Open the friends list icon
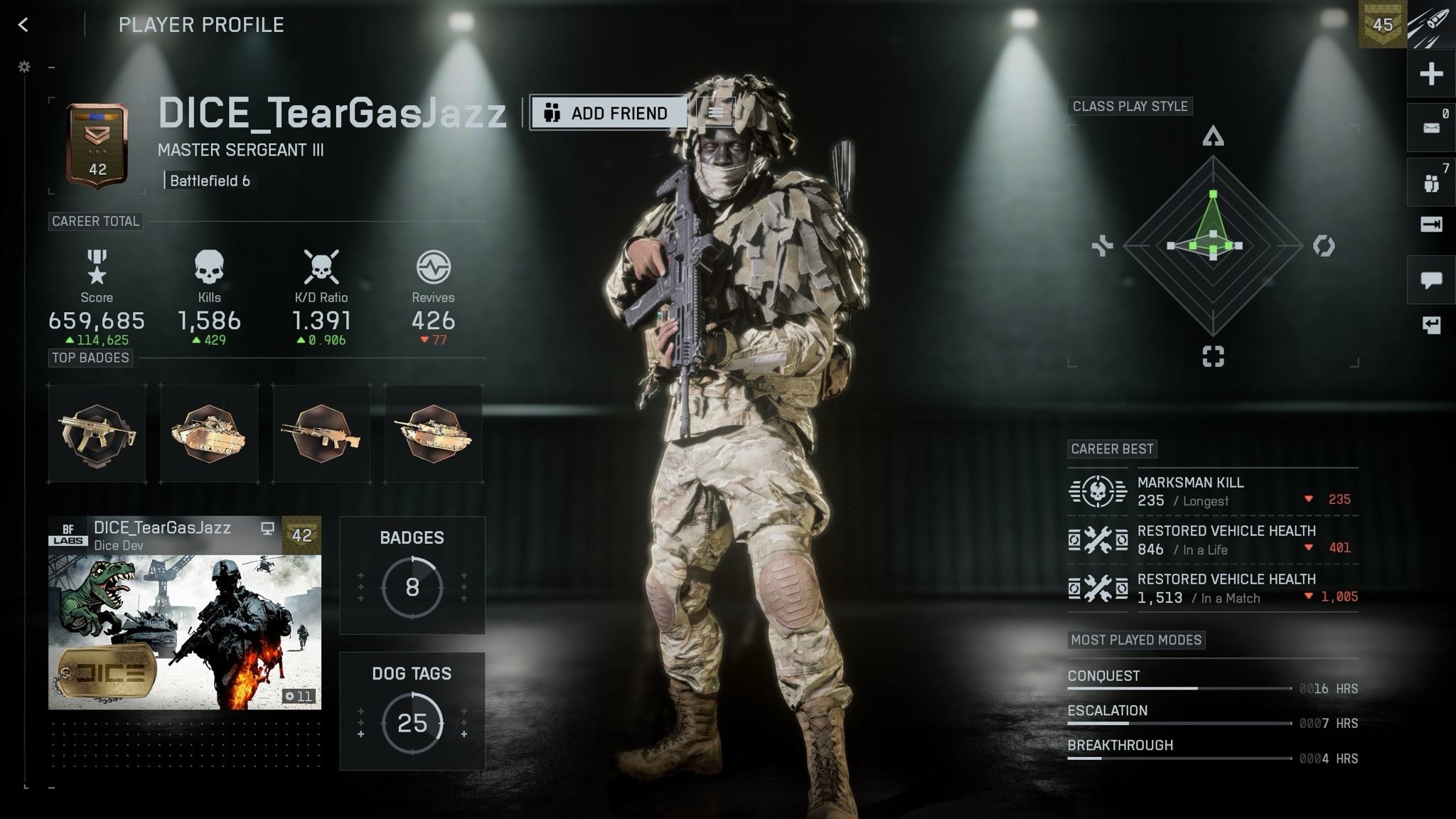This screenshot has width=1456, height=819. tap(1431, 183)
